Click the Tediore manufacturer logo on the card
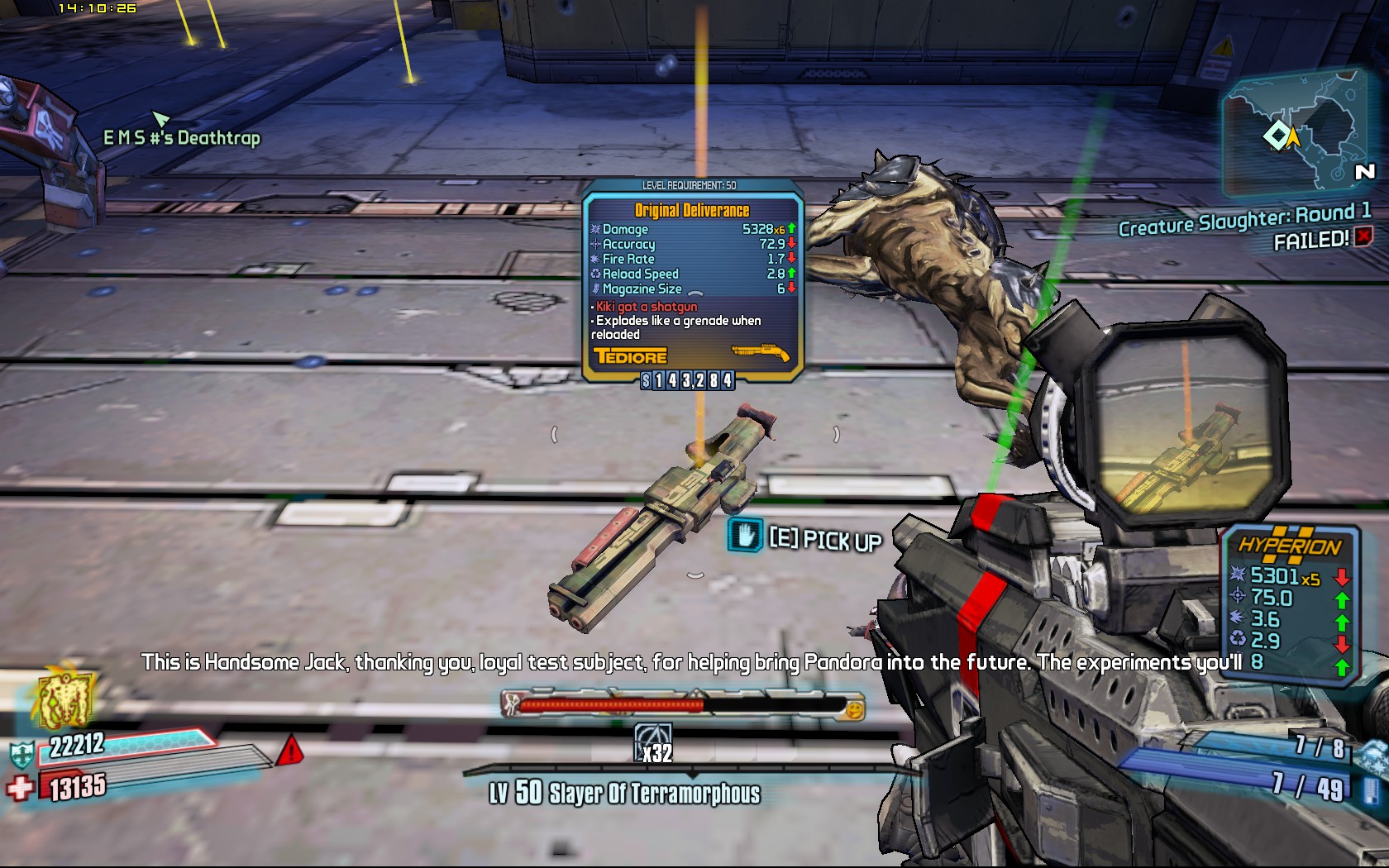 (630, 357)
